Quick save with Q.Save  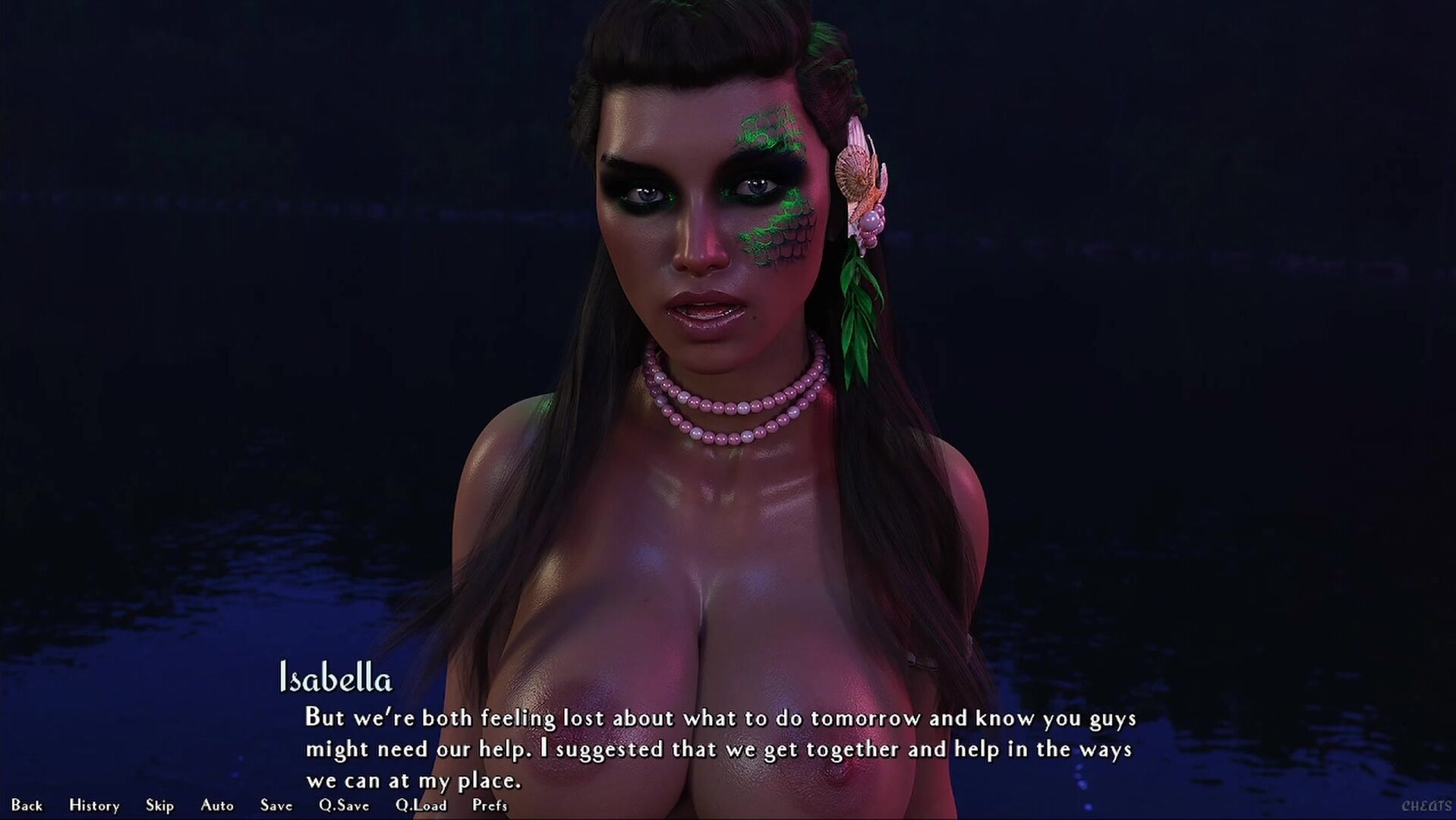[x=344, y=806]
